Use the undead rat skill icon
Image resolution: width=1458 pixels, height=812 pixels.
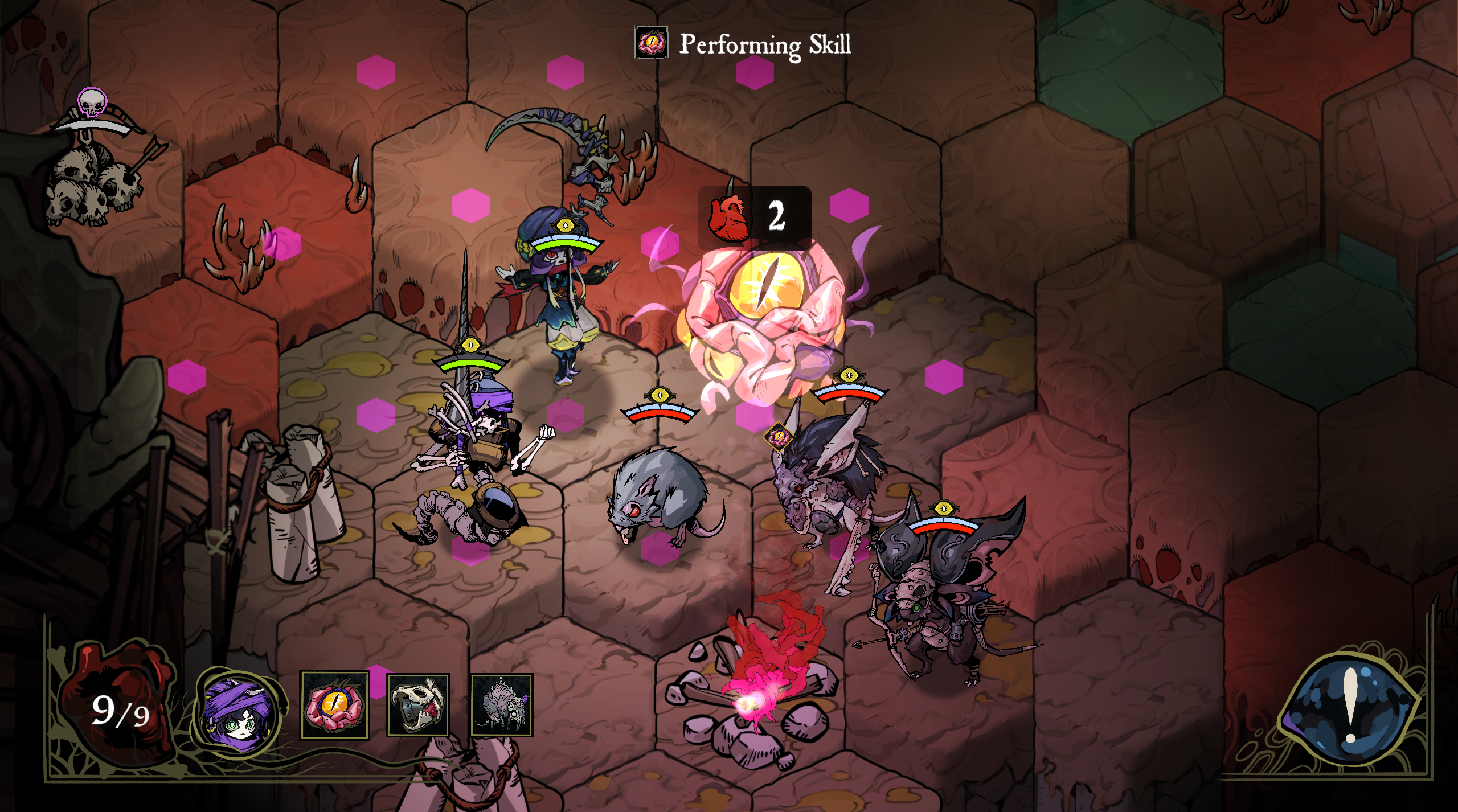point(502,705)
